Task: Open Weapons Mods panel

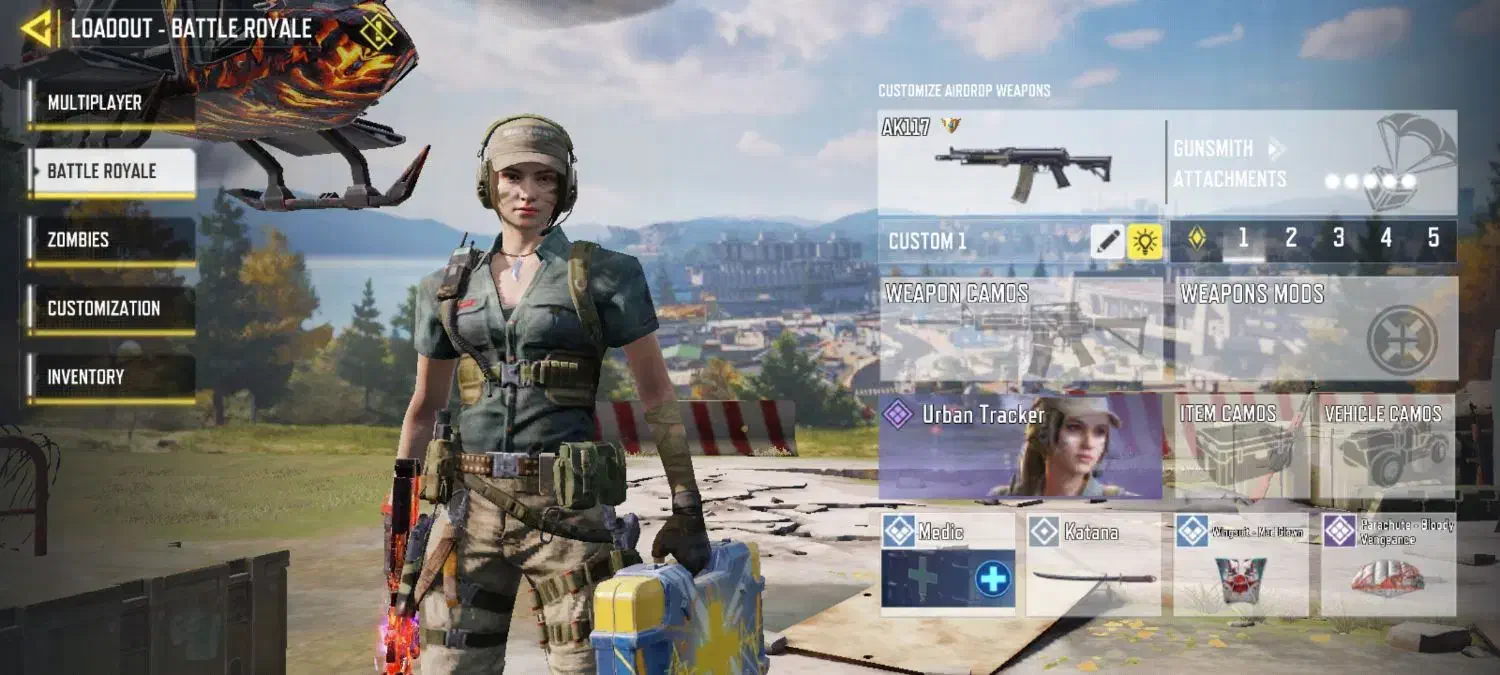Action: (x=1316, y=329)
